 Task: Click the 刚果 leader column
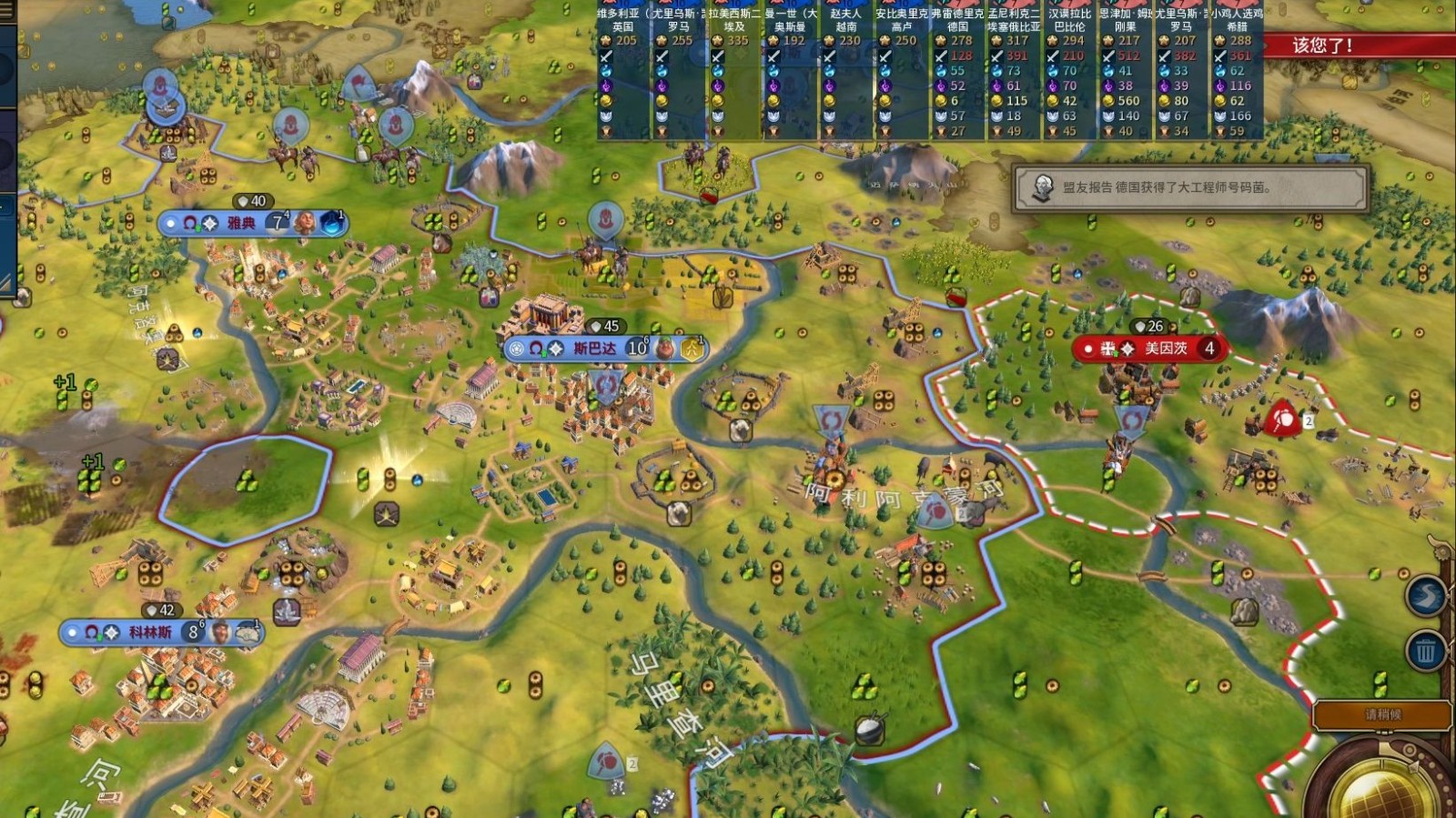point(1126,73)
